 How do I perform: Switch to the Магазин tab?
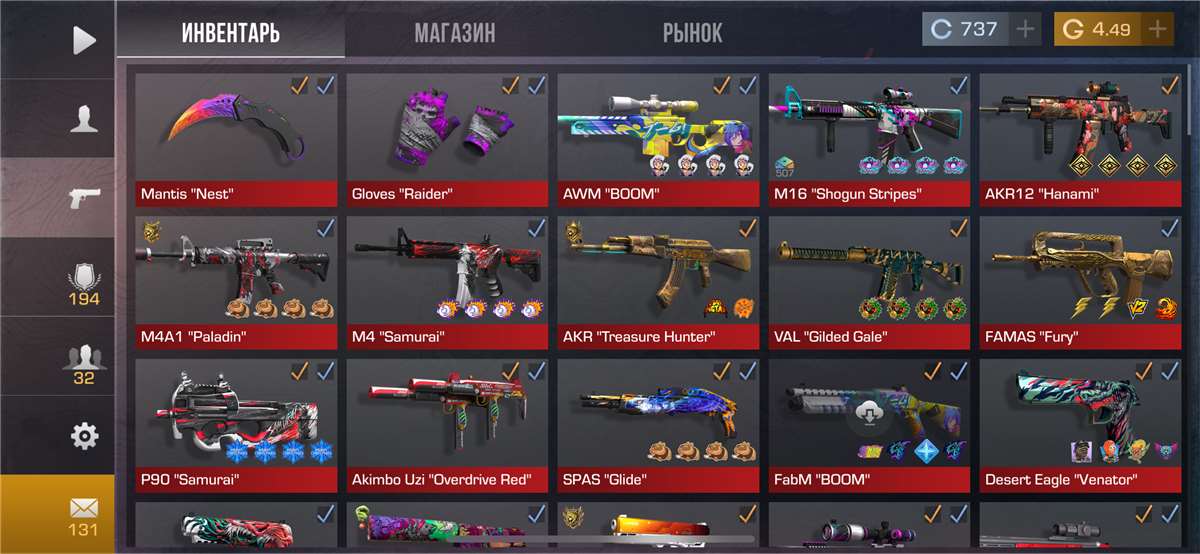coord(455,33)
